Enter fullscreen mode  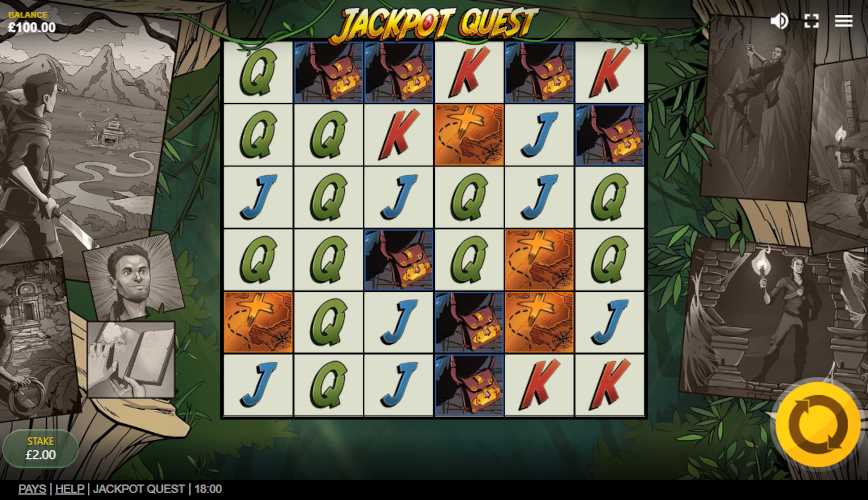click(811, 21)
